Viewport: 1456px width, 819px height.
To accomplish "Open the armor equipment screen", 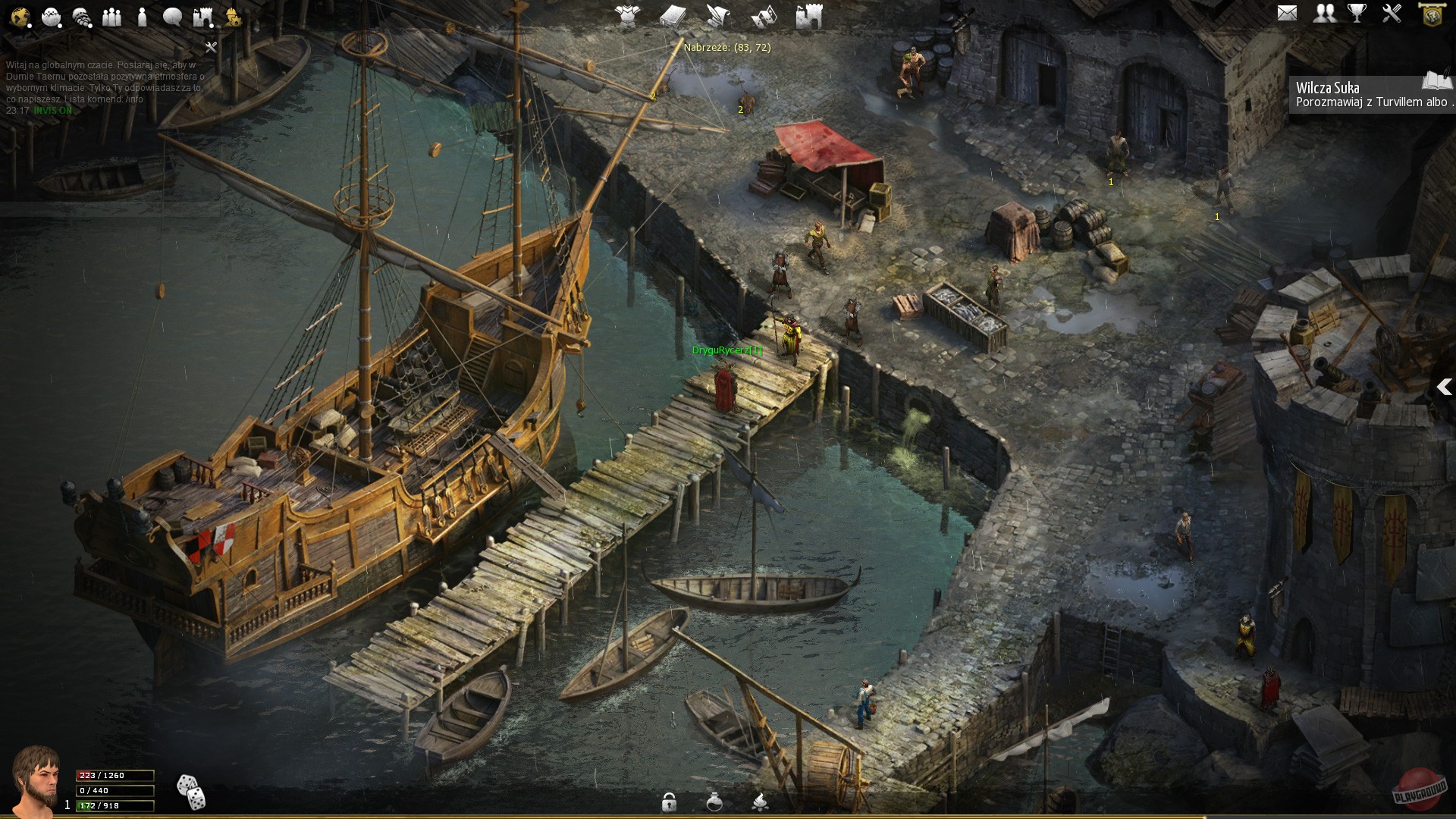I will (x=627, y=15).
